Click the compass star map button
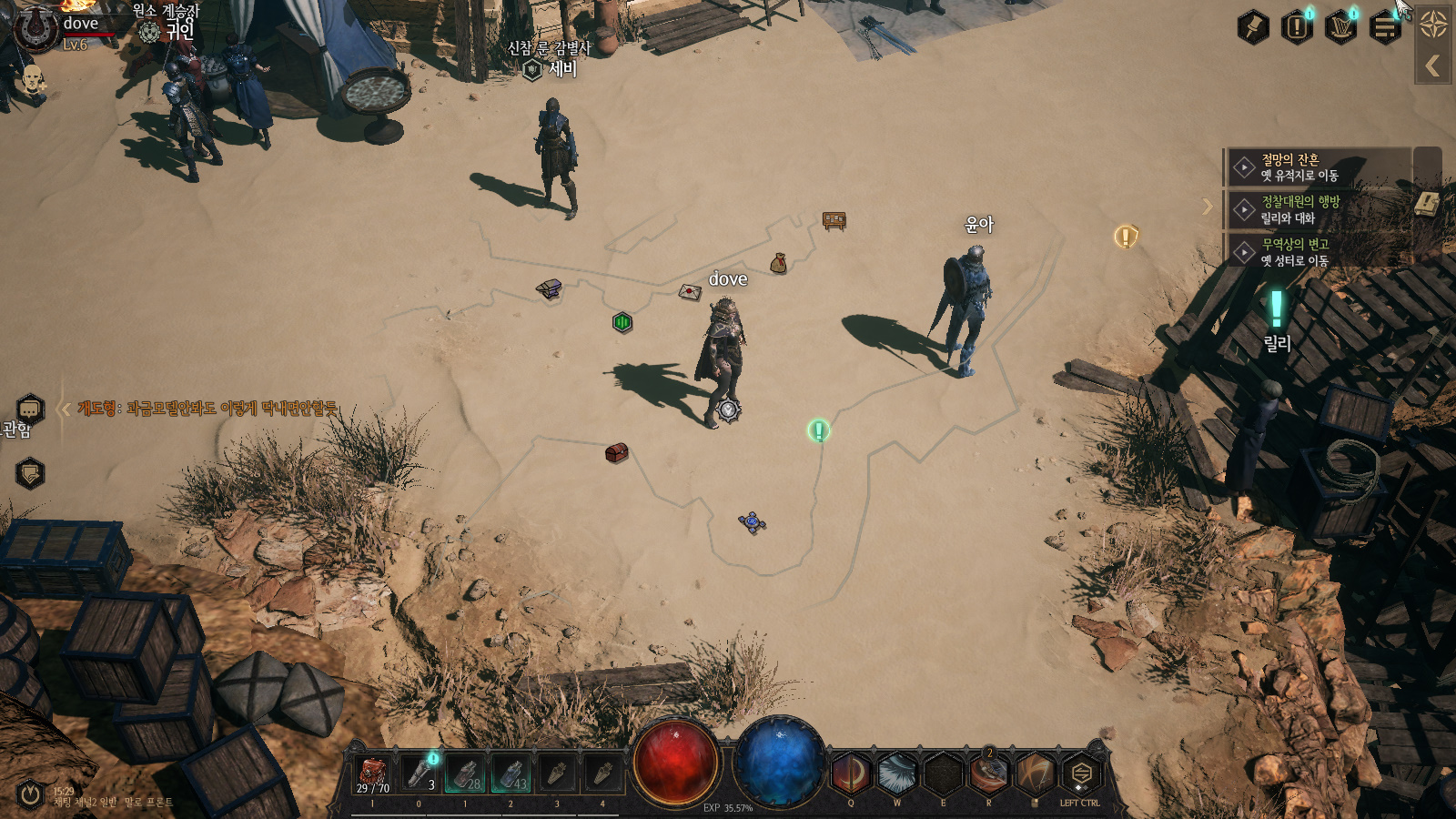The image size is (1456, 819). tap(1433, 25)
